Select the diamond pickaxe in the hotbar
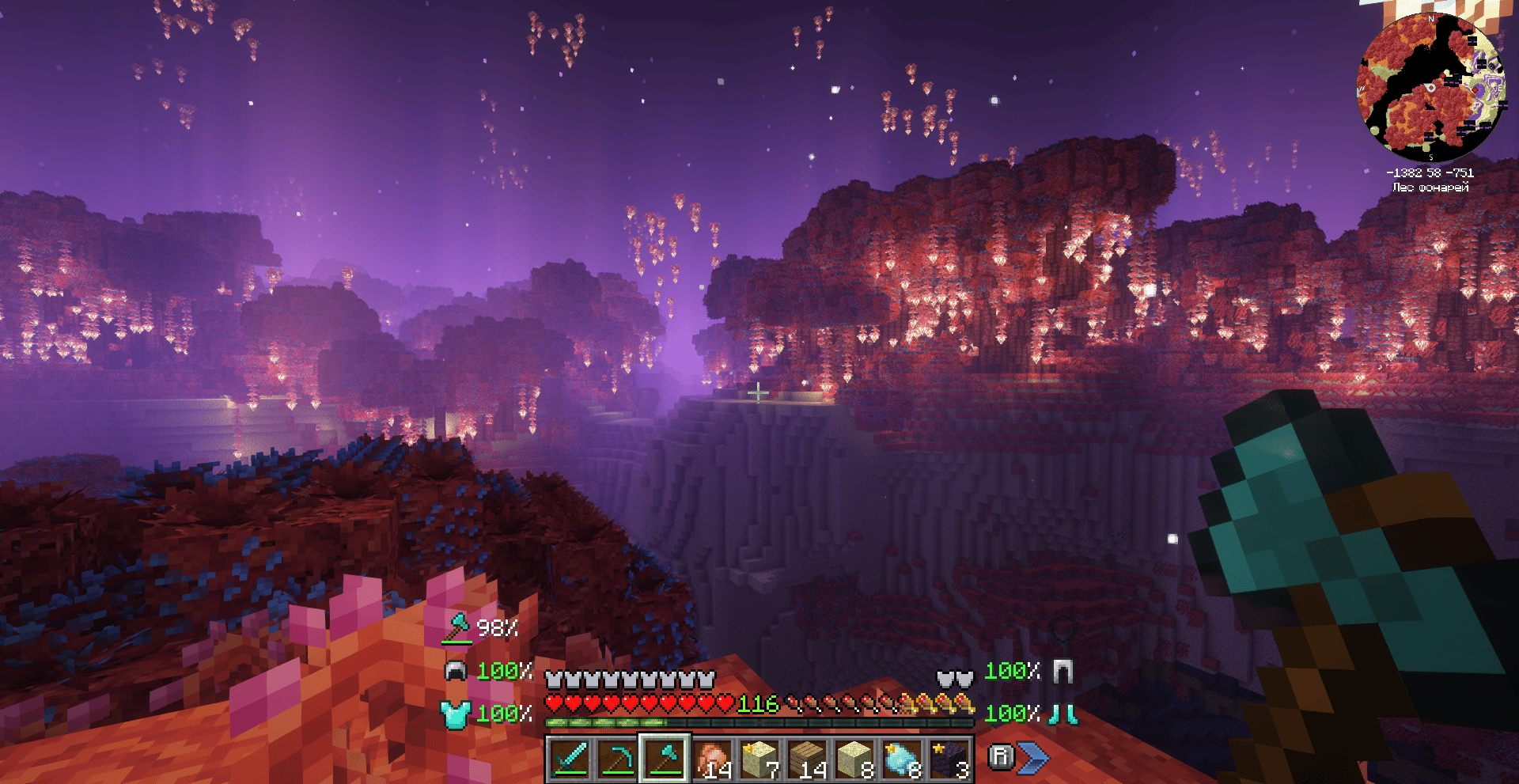The width and height of the screenshot is (1519, 784). coord(618,758)
